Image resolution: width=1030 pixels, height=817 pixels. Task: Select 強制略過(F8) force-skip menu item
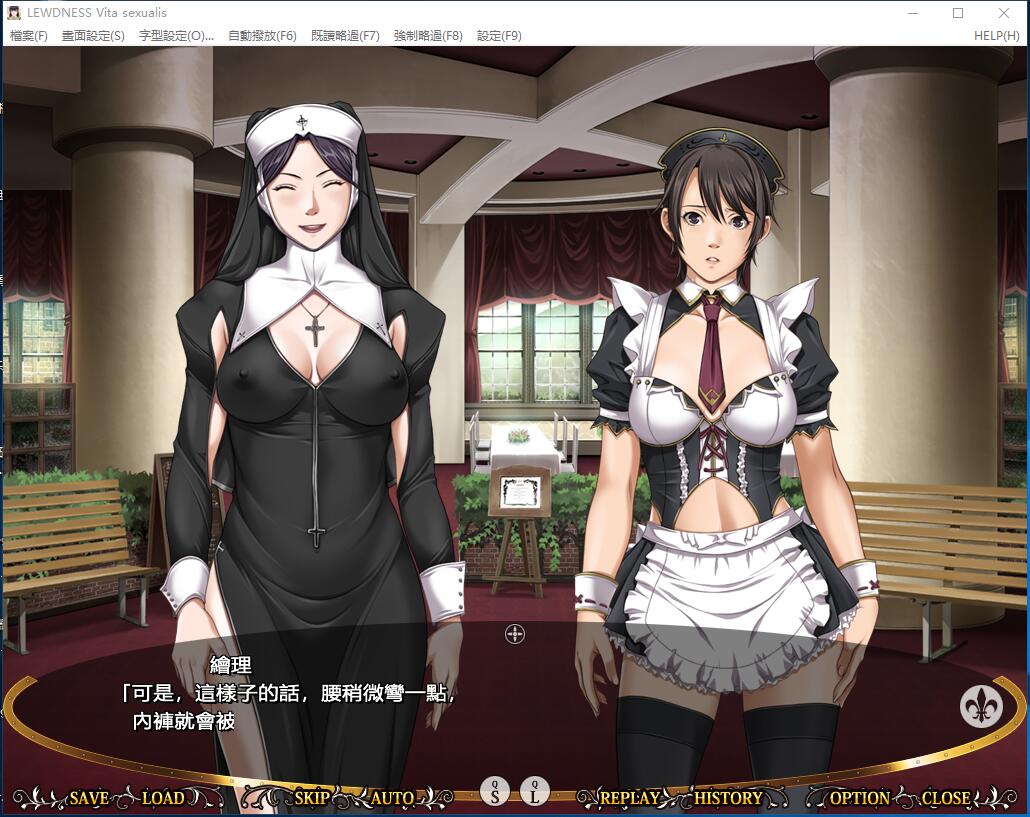click(428, 36)
